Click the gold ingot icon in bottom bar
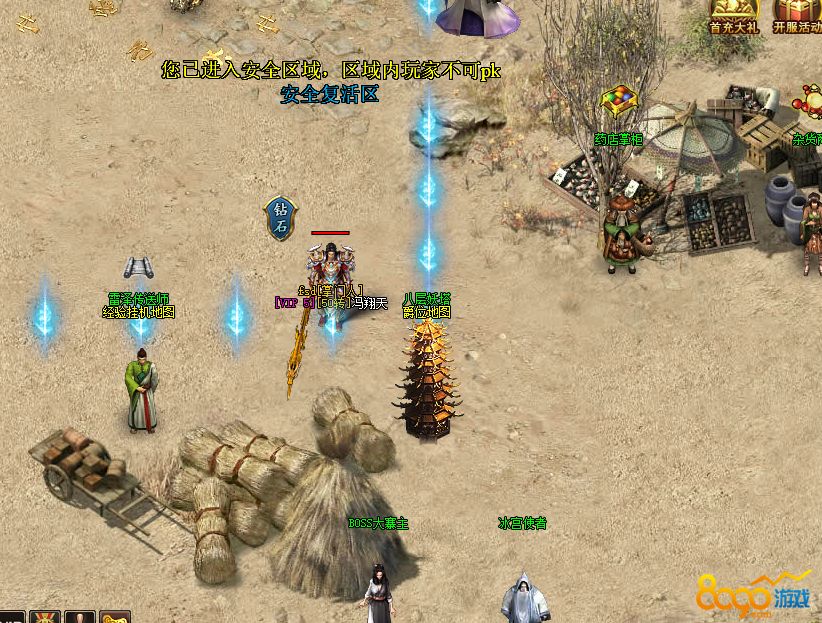This screenshot has width=822, height=623. coord(115,617)
